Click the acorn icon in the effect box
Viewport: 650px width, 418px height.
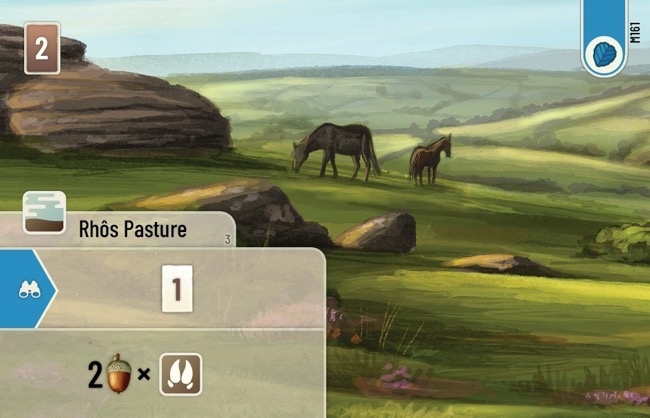119,375
